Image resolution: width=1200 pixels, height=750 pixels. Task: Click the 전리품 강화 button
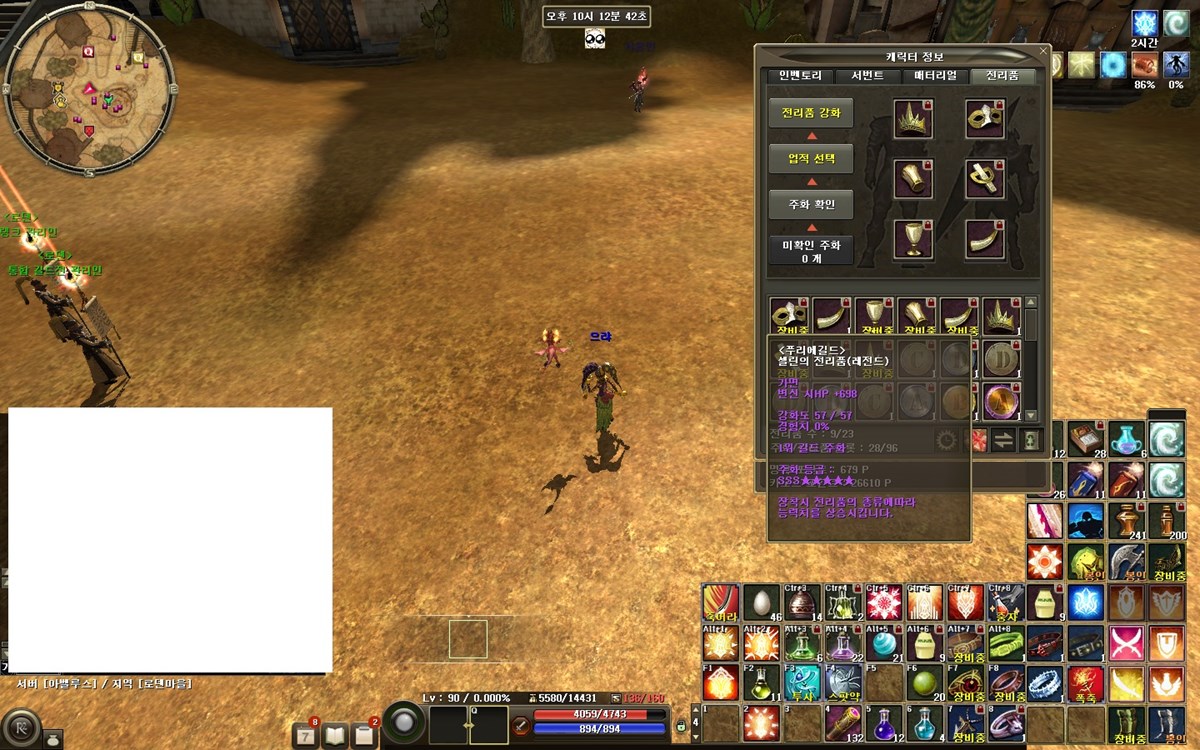coord(811,112)
